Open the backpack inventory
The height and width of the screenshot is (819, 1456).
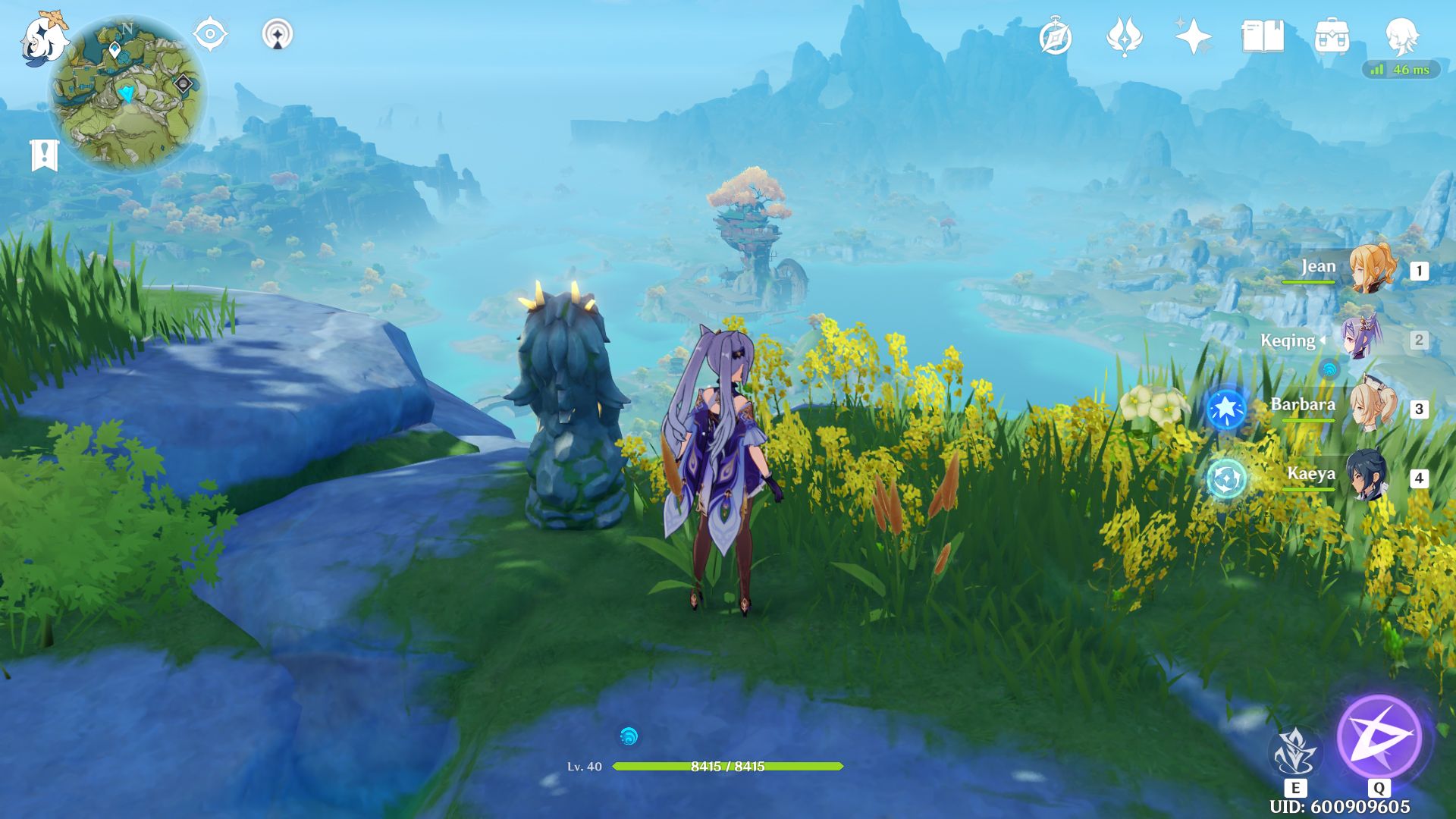(1332, 36)
